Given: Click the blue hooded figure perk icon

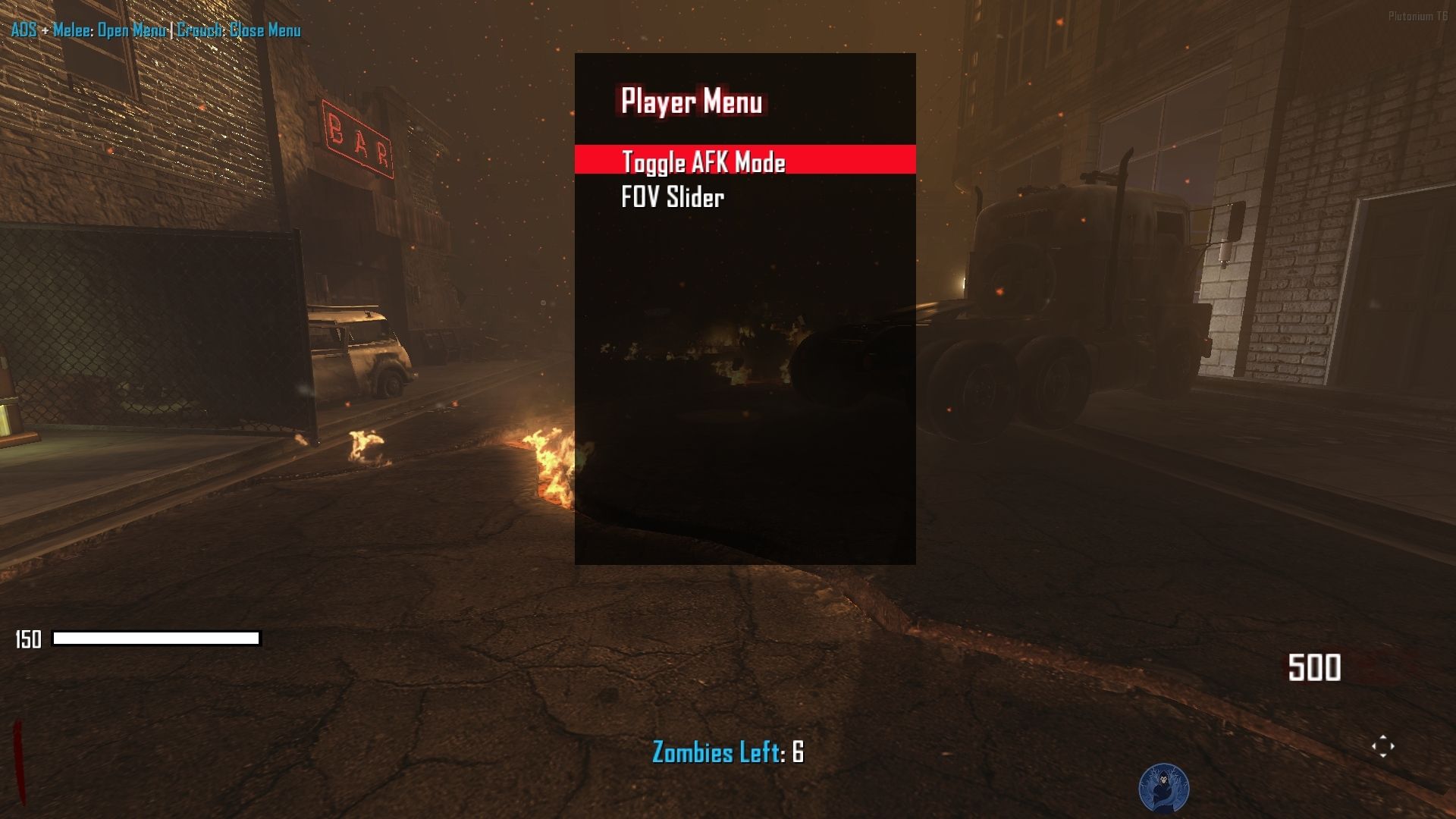Looking at the screenshot, I should coord(1163,789).
